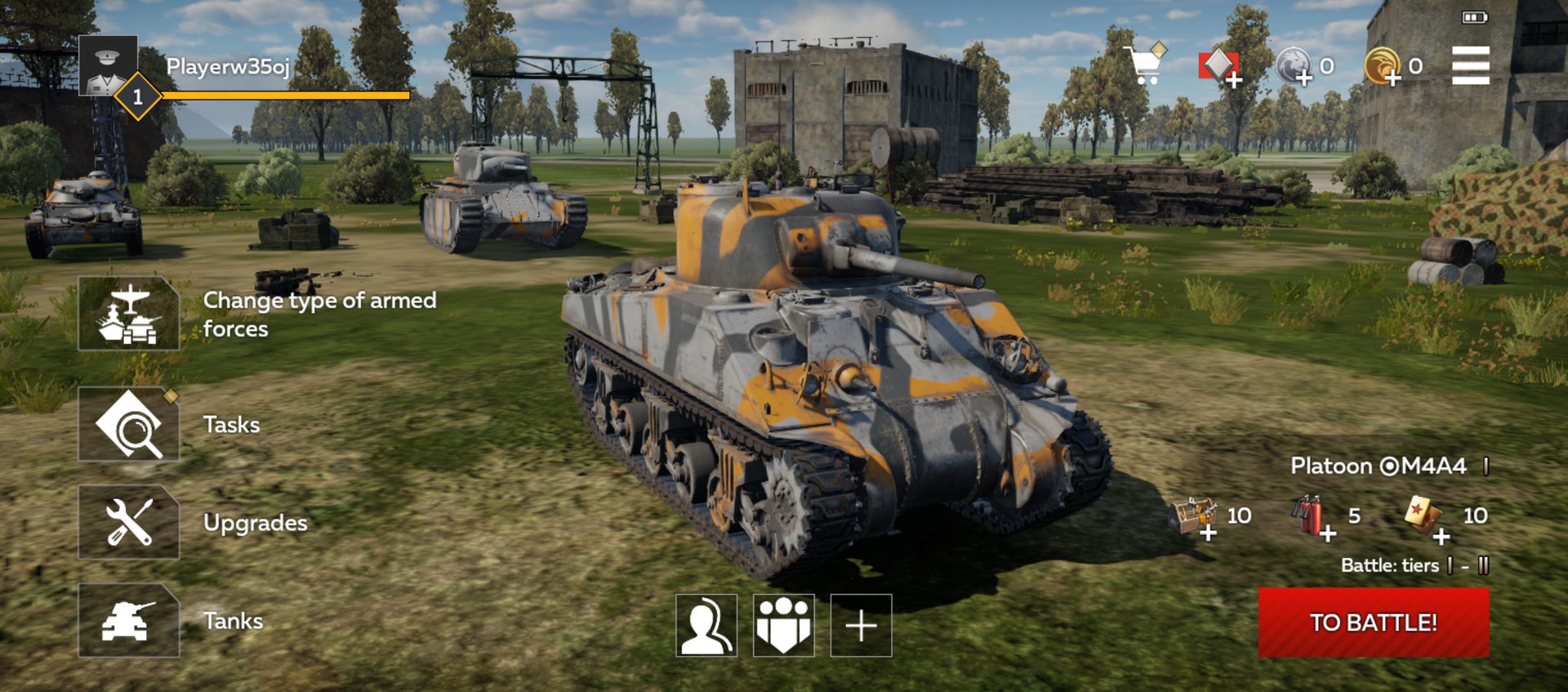The height and width of the screenshot is (692, 1568).
Task: Open the Upgrades menu
Action: pyautogui.click(x=129, y=523)
